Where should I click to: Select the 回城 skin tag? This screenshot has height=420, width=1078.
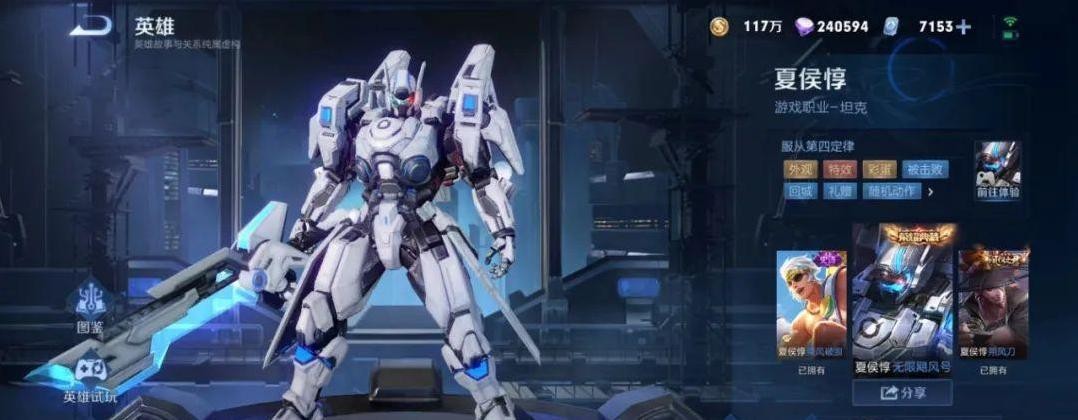point(799,191)
